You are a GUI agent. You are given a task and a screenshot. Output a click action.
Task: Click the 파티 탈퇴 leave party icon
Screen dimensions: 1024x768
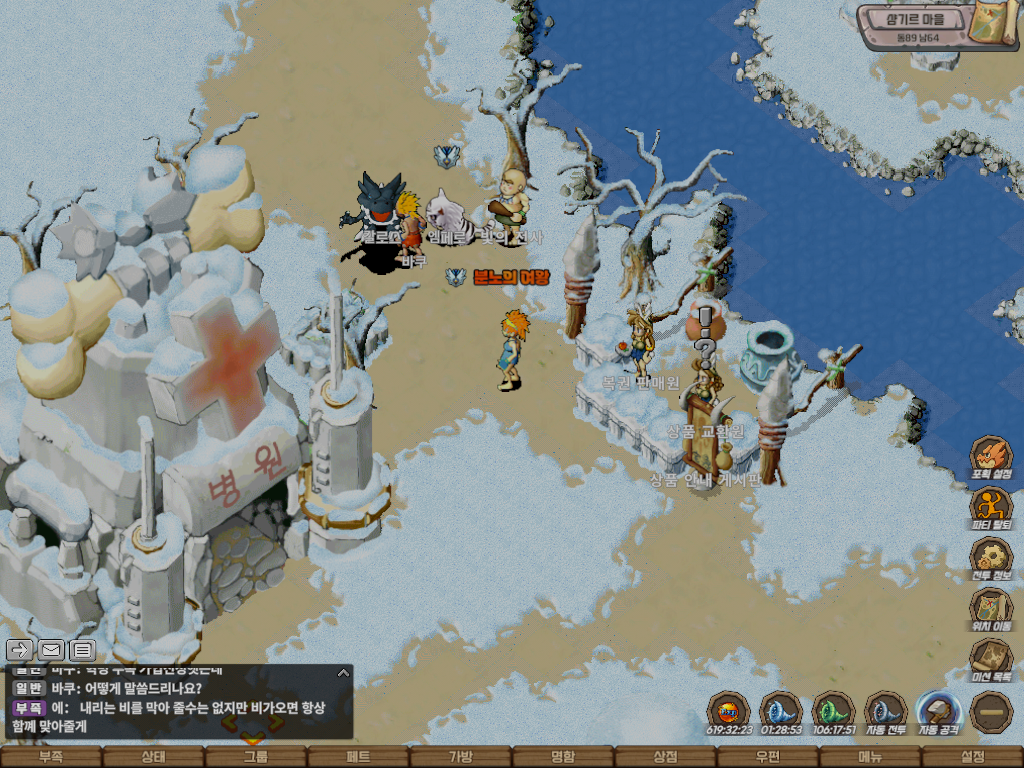(991, 506)
